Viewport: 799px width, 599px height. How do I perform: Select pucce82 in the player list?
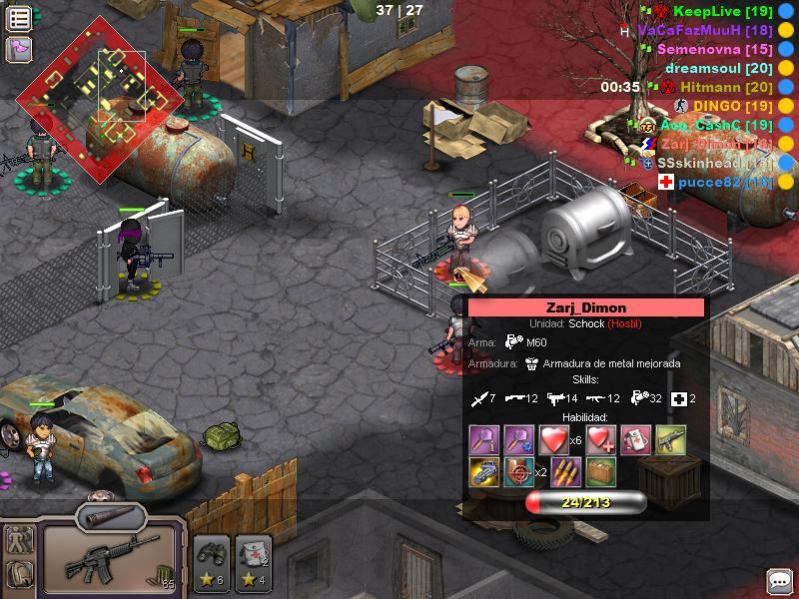click(725, 182)
